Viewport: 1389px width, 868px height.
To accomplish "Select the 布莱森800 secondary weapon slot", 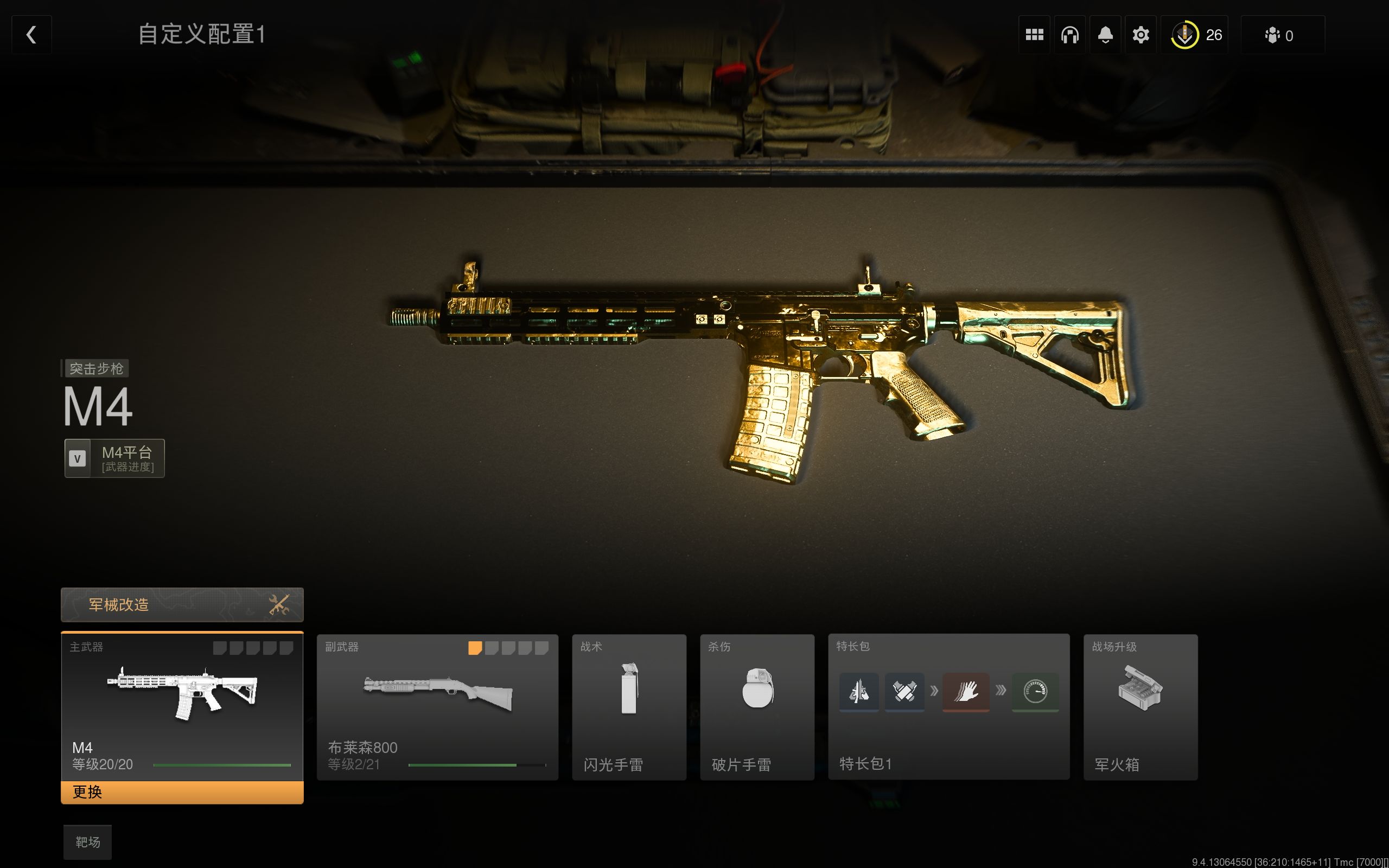I will (437, 707).
